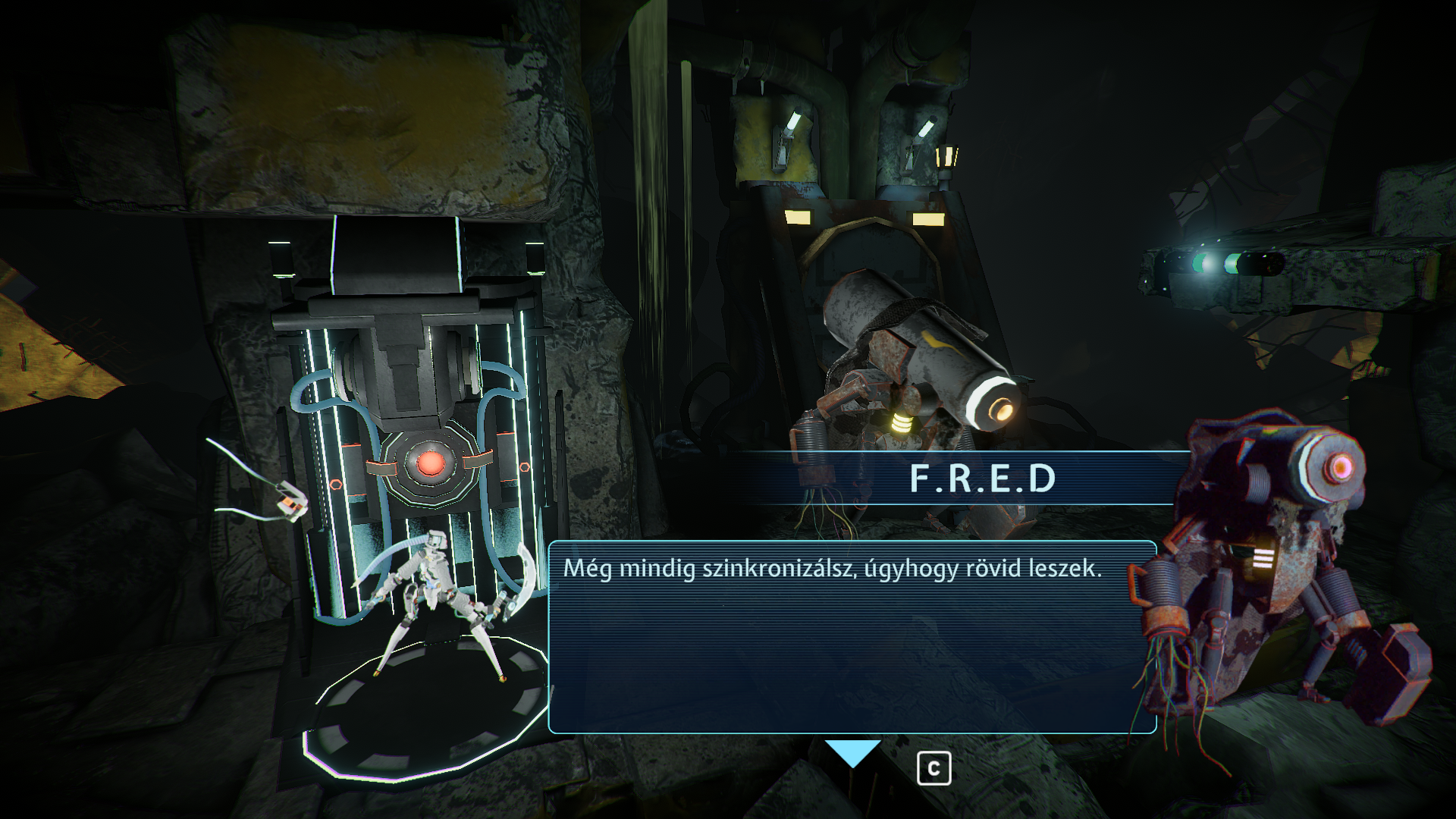Continue dialogue via blue down arrow

[852, 753]
